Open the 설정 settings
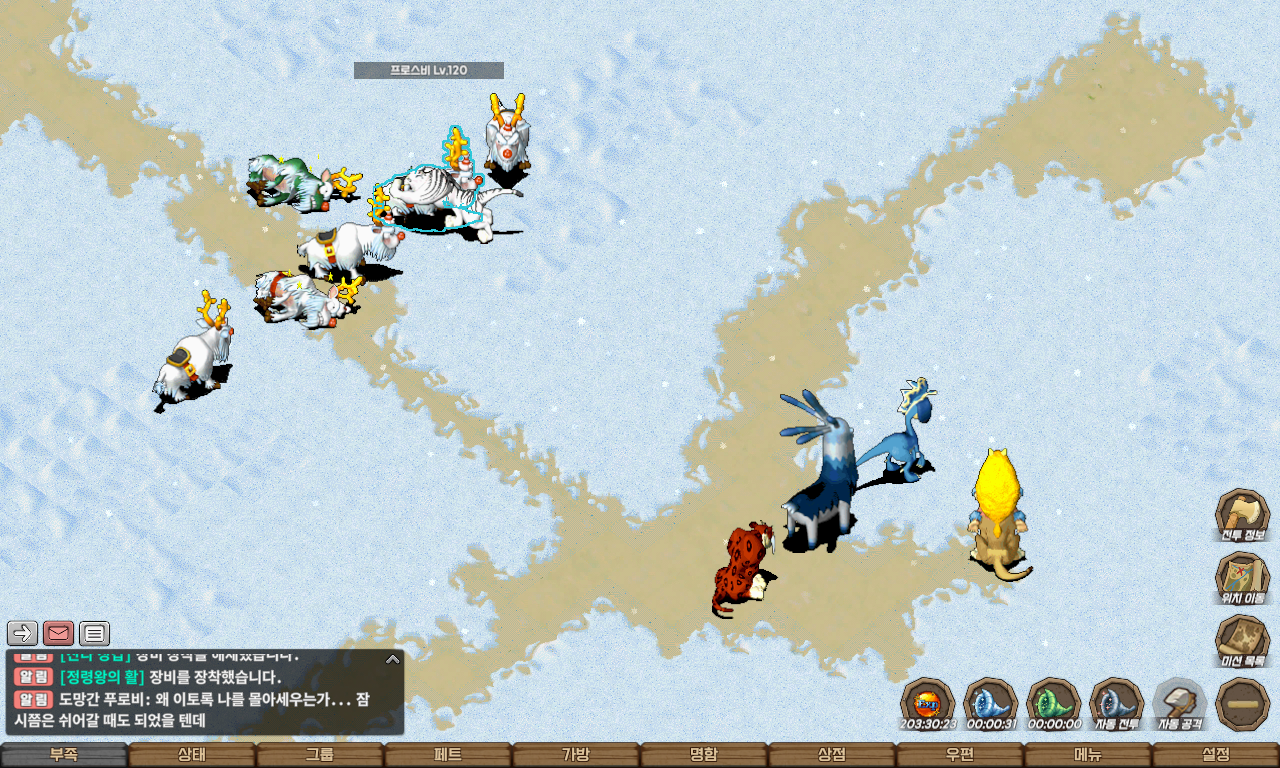 point(1216,755)
